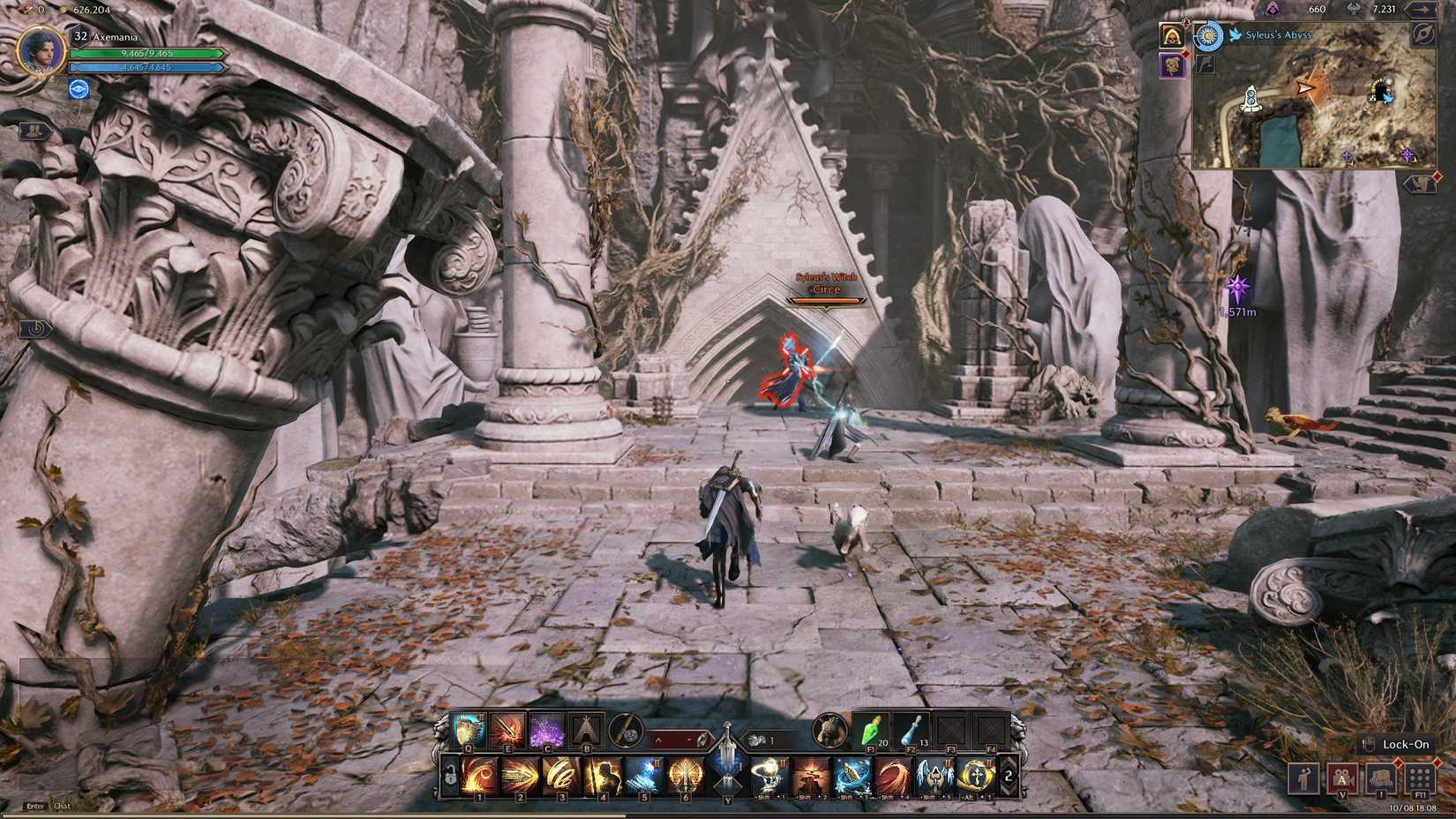Open the compass icon on the minimap corner

pos(1424,35)
